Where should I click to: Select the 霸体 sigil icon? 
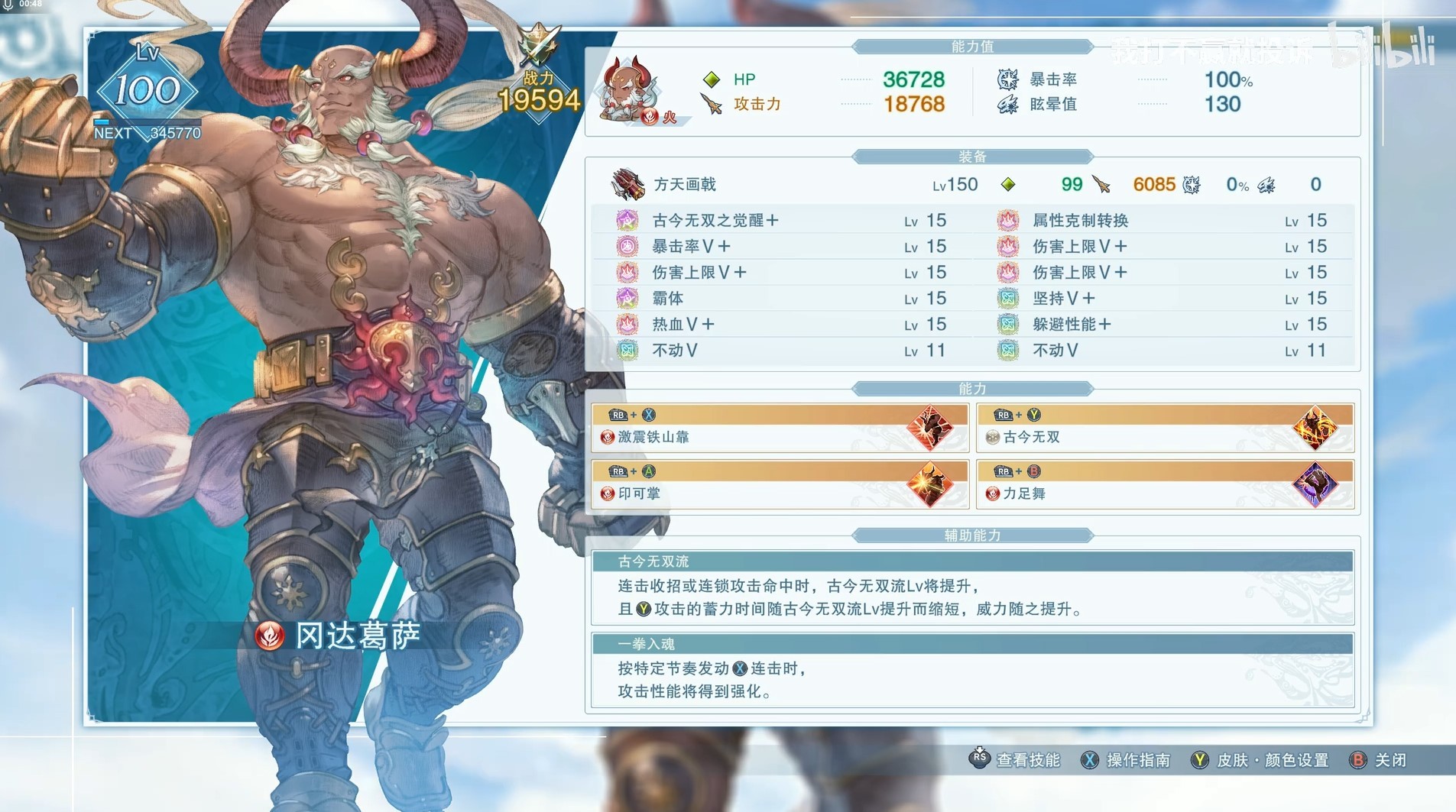pos(628,298)
